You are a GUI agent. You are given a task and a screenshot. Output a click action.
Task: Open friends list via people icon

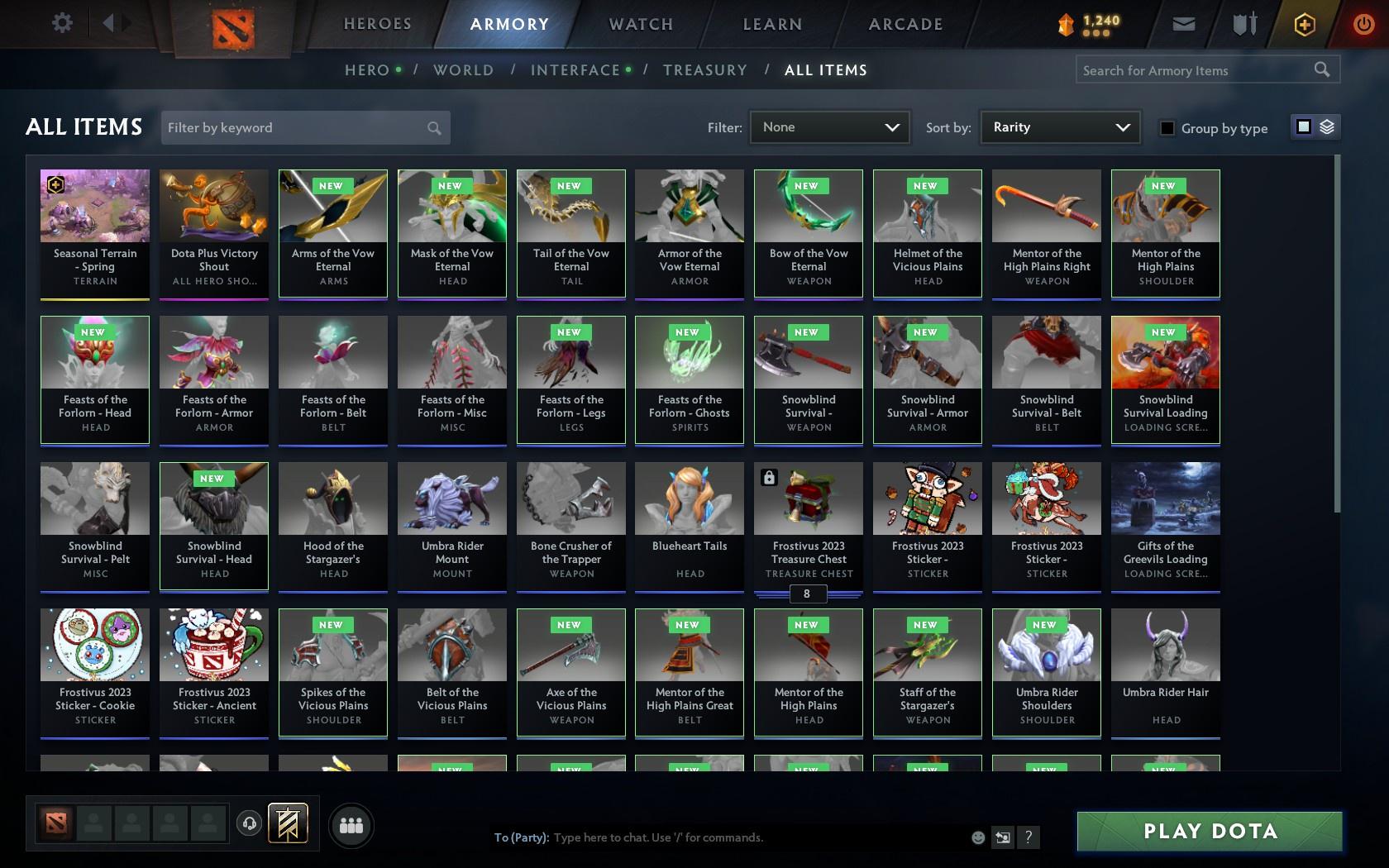point(351,824)
